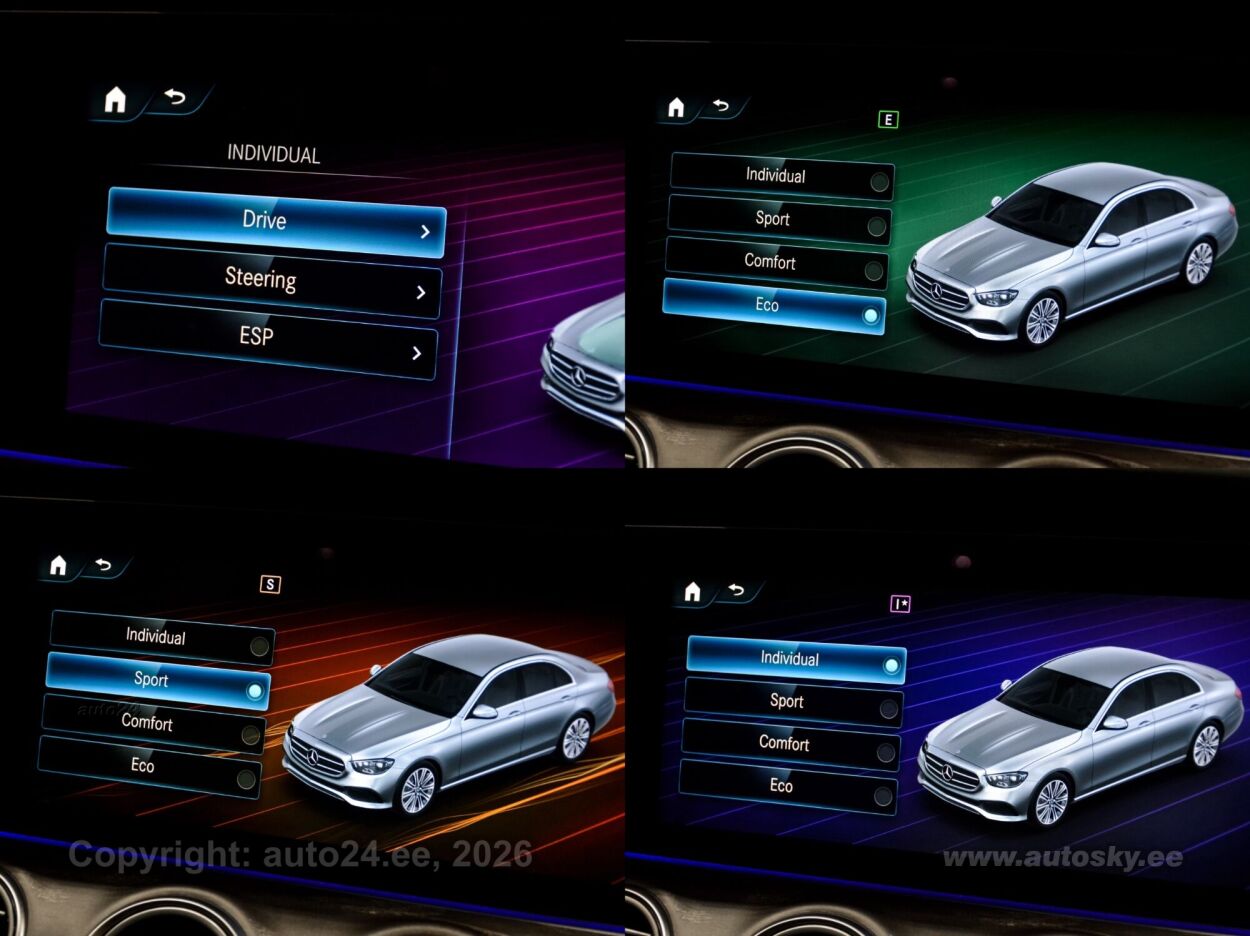Choose Sport on the green Eco-themed screen

click(x=779, y=219)
